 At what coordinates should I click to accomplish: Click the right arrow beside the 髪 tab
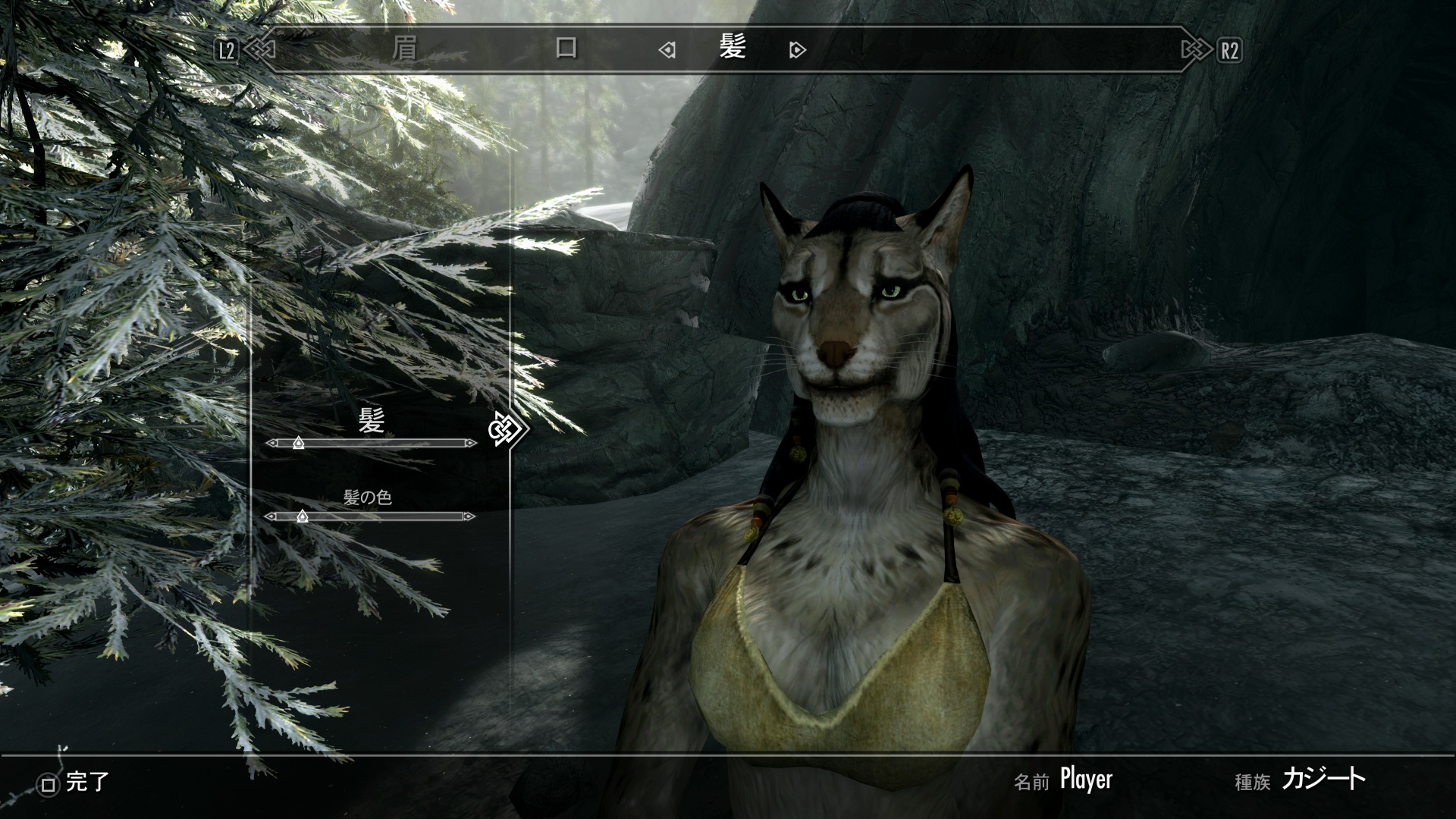click(796, 51)
